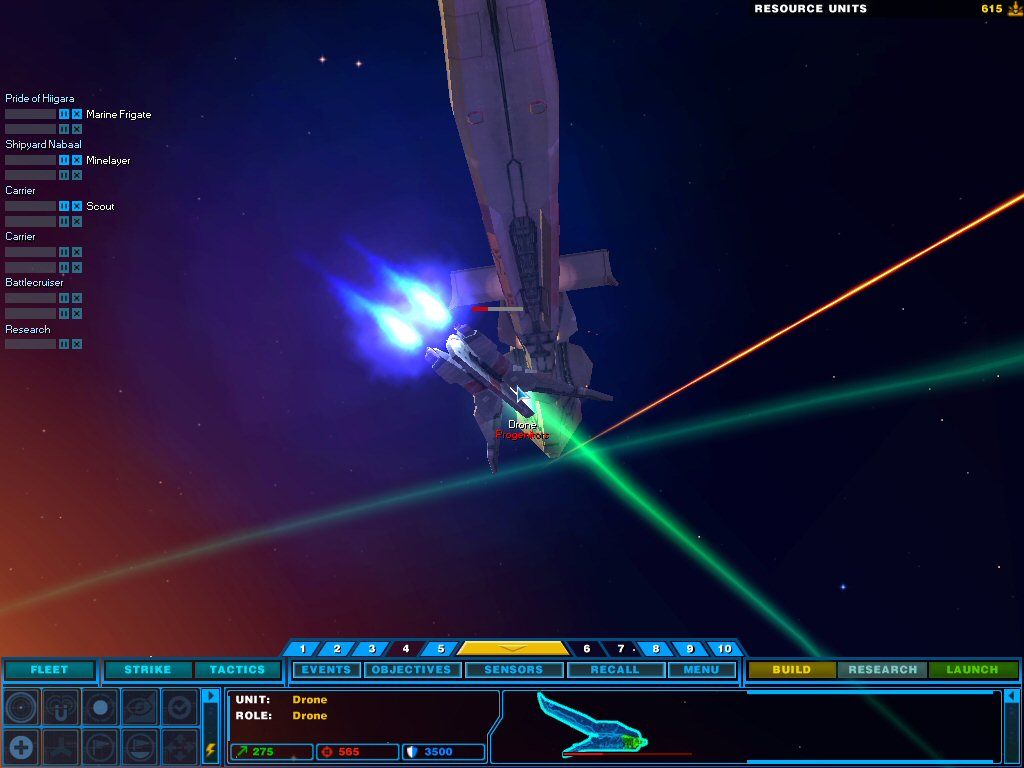
Task: Open the Recall panel
Action: point(615,670)
